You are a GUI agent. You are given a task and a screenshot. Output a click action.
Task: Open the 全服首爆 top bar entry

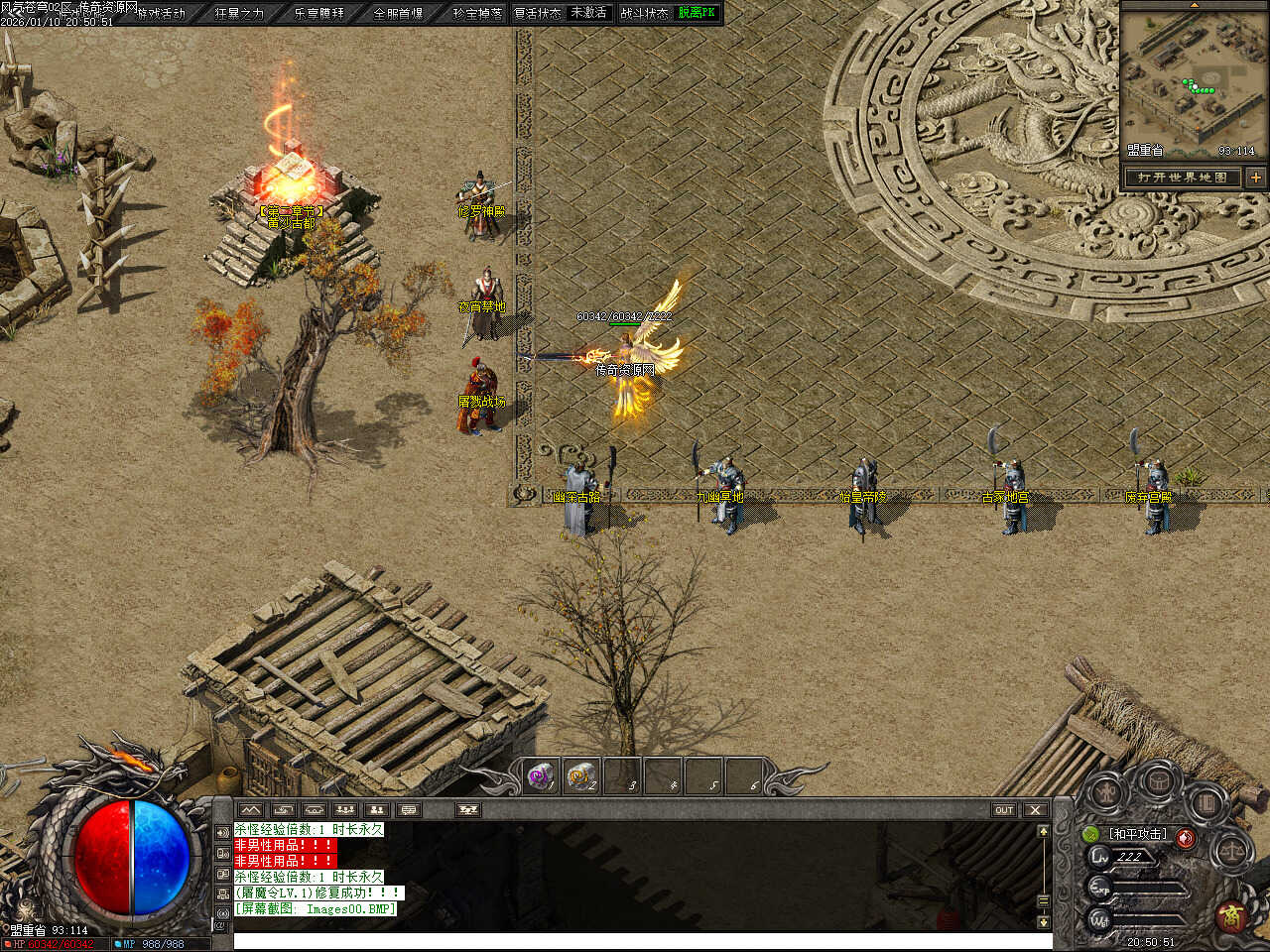[x=398, y=13]
